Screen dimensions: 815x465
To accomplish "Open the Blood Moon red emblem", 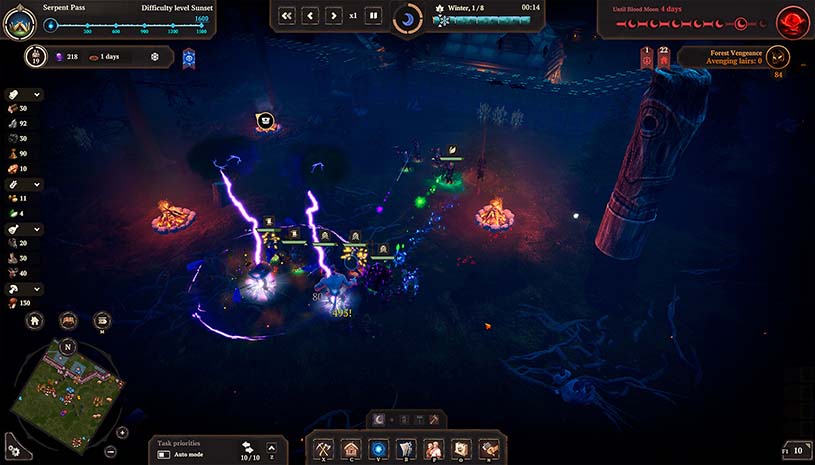I will (795, 19).
